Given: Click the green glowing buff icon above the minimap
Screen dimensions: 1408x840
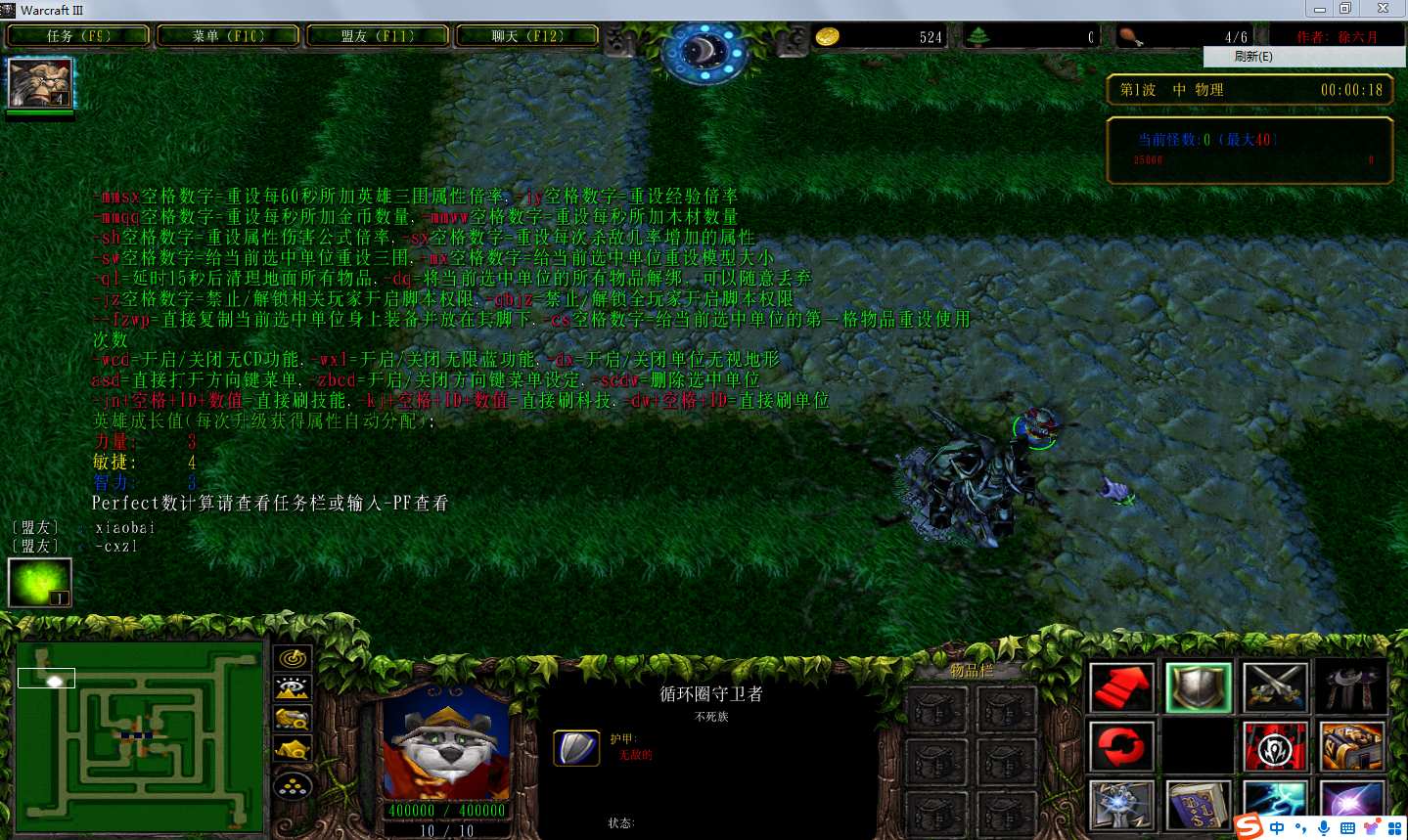Looking at the screenshot, I should tap(40, 582).
